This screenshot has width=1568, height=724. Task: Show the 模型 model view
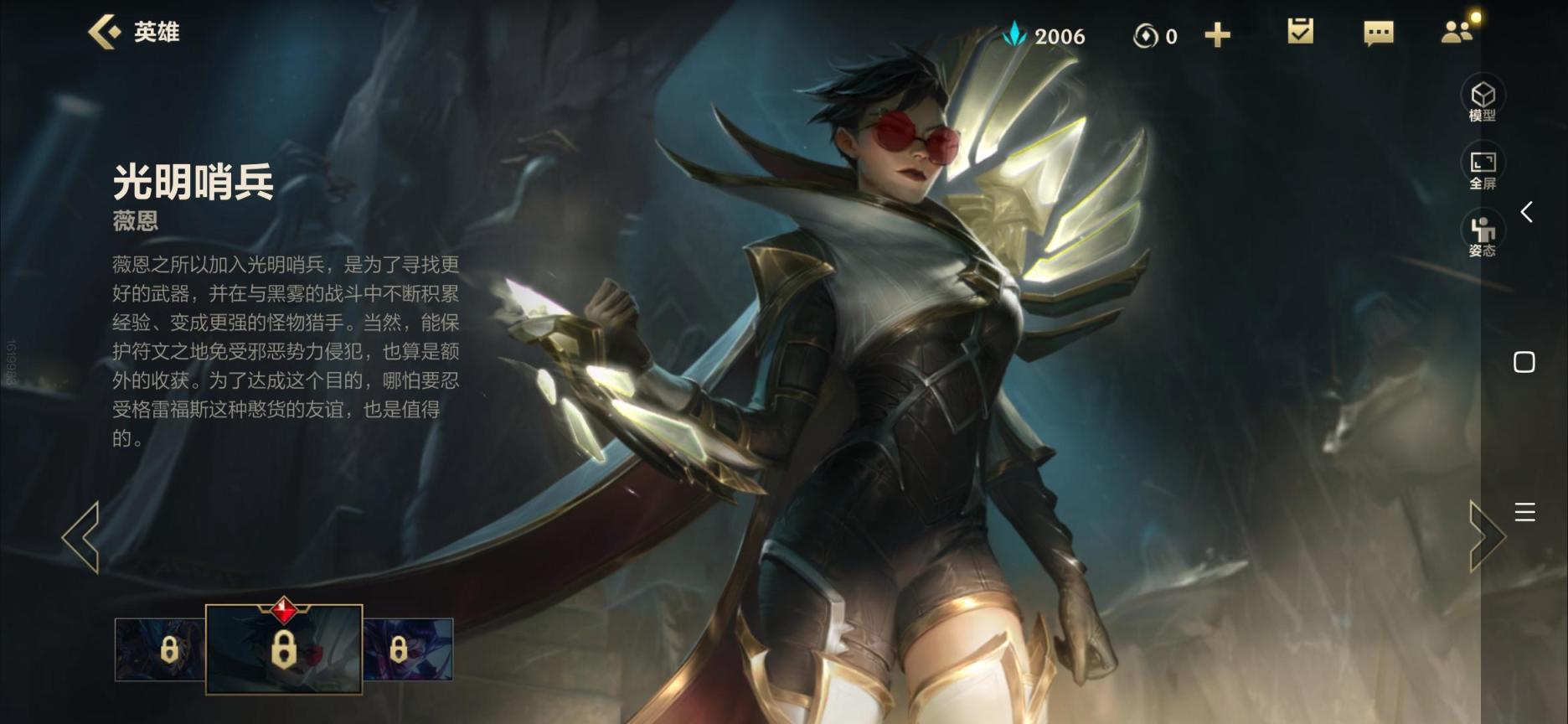tap(1482, 101)
